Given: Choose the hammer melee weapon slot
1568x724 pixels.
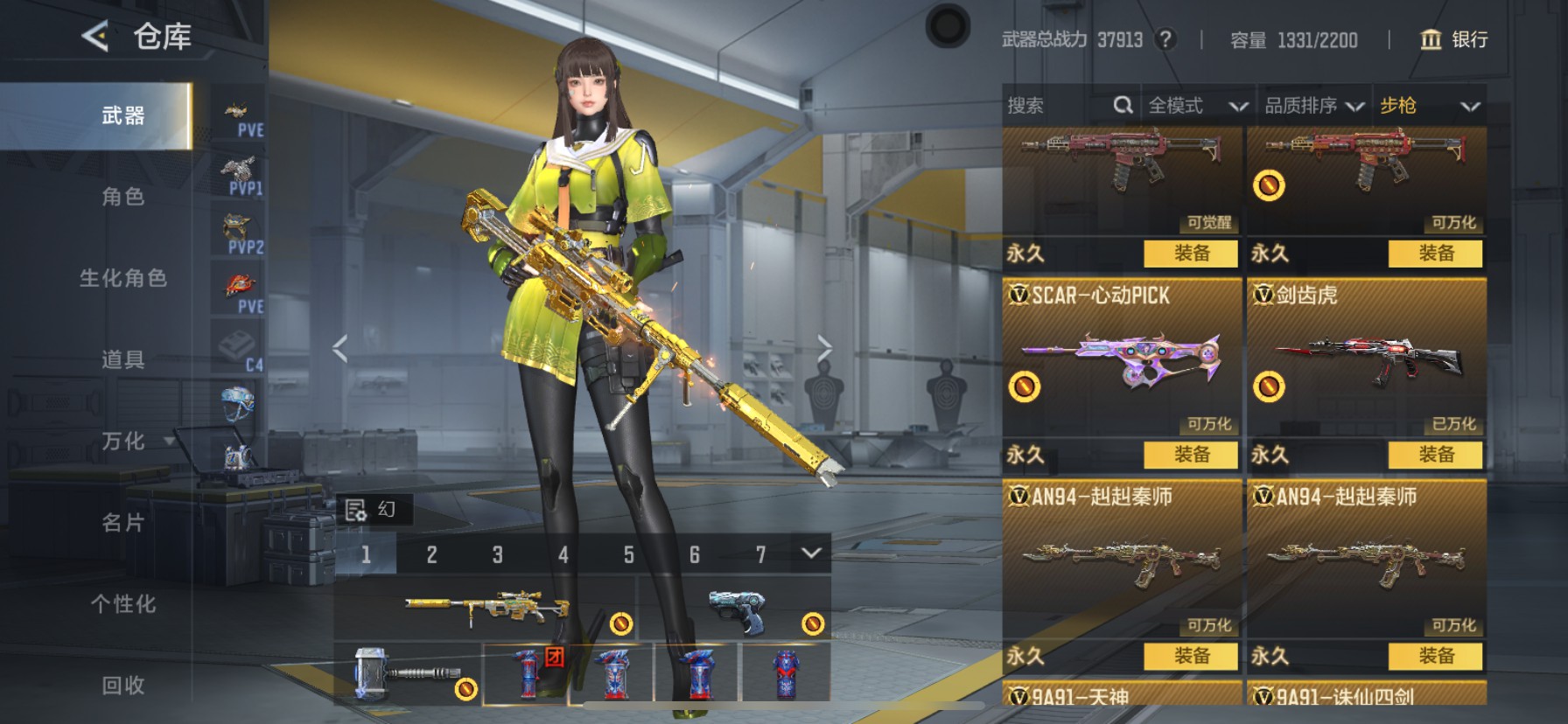Looking at the screenshot, I should click(407, 674).
